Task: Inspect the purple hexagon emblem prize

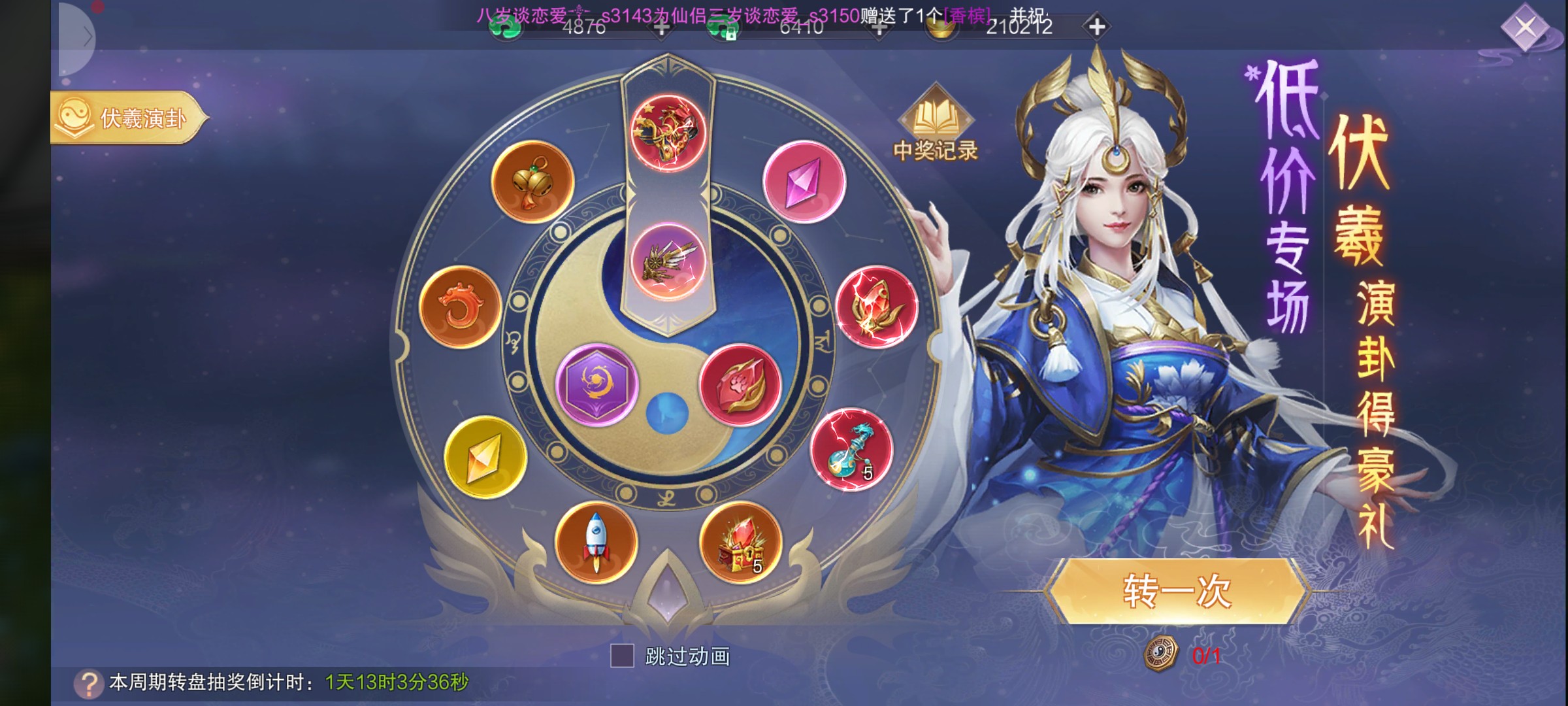Action: (x=596, y=385)
